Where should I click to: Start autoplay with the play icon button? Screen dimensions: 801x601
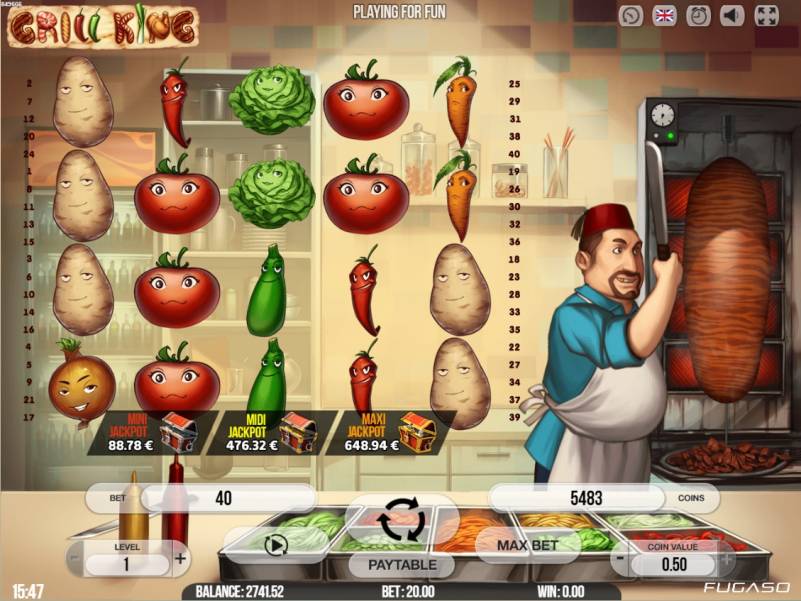tap(276, 545)
